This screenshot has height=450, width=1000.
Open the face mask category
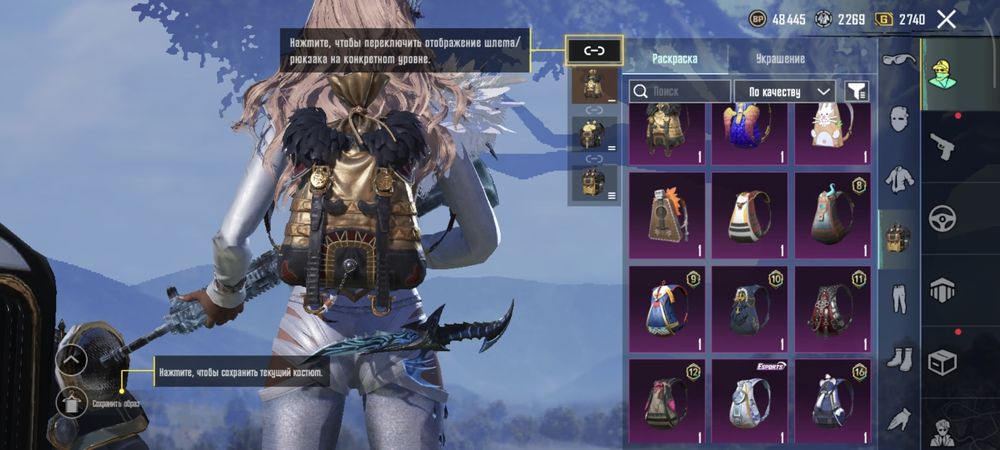(898, 119)
